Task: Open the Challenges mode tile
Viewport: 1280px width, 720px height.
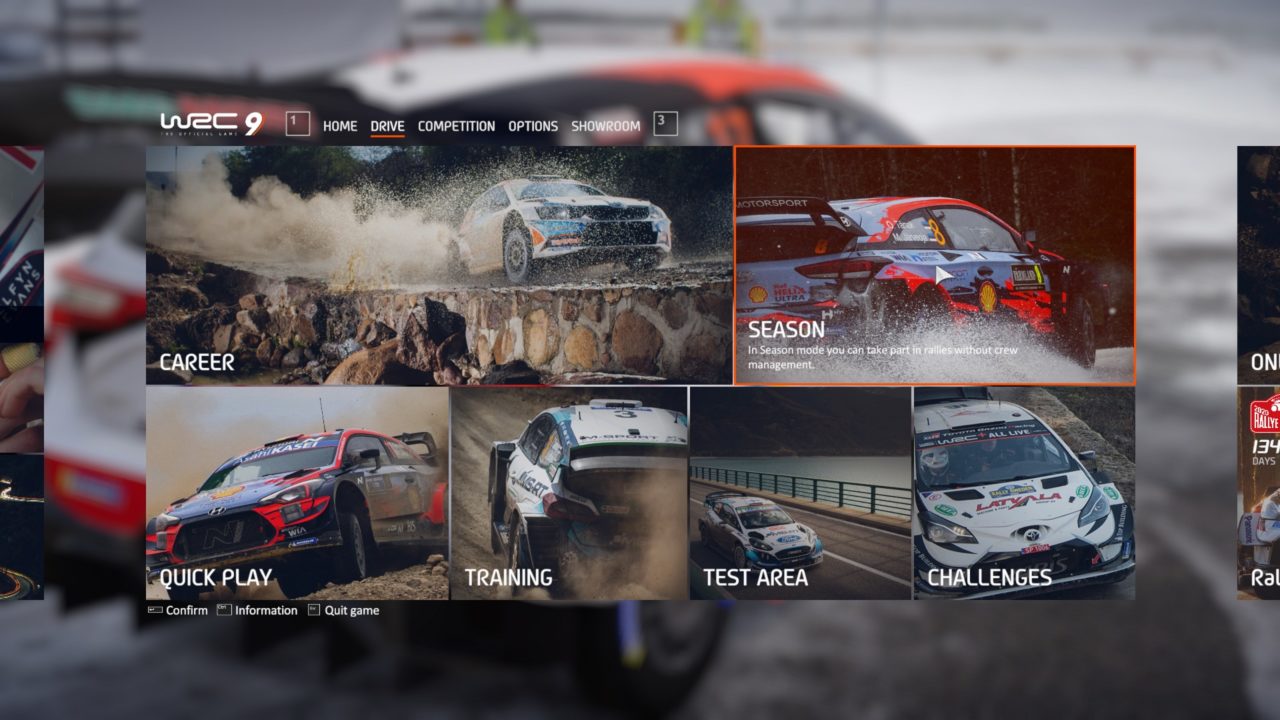Action: pyautogui.click(x=1025, y=490)
